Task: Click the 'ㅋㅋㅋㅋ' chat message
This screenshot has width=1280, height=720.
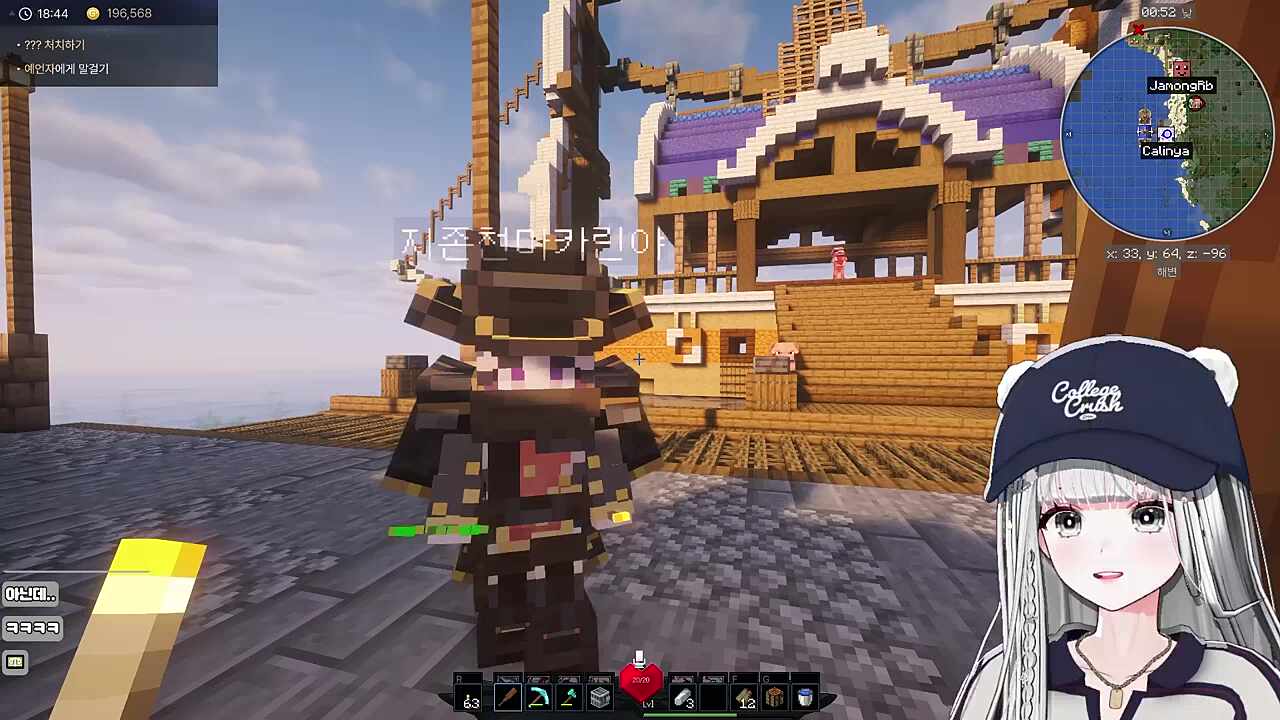Action: click(33, 628)
